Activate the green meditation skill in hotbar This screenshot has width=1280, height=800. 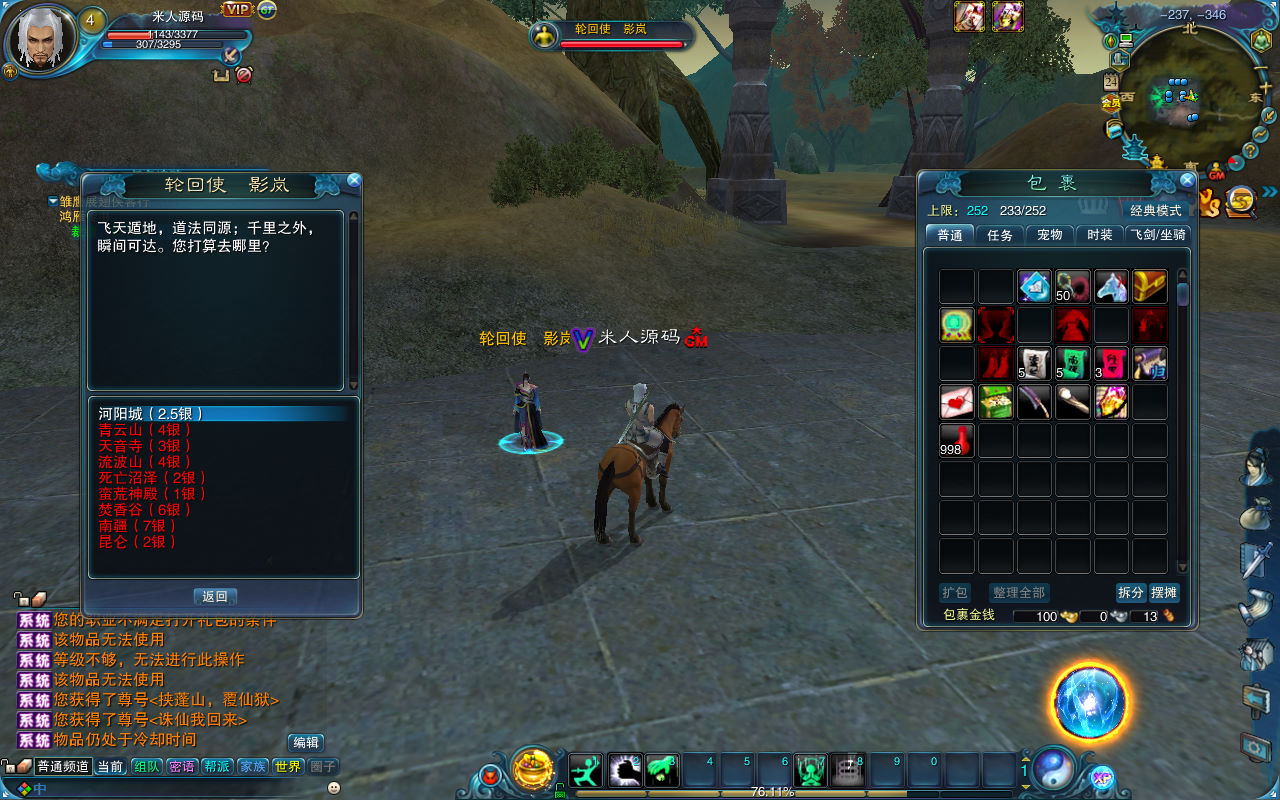(x=811, y=770)
